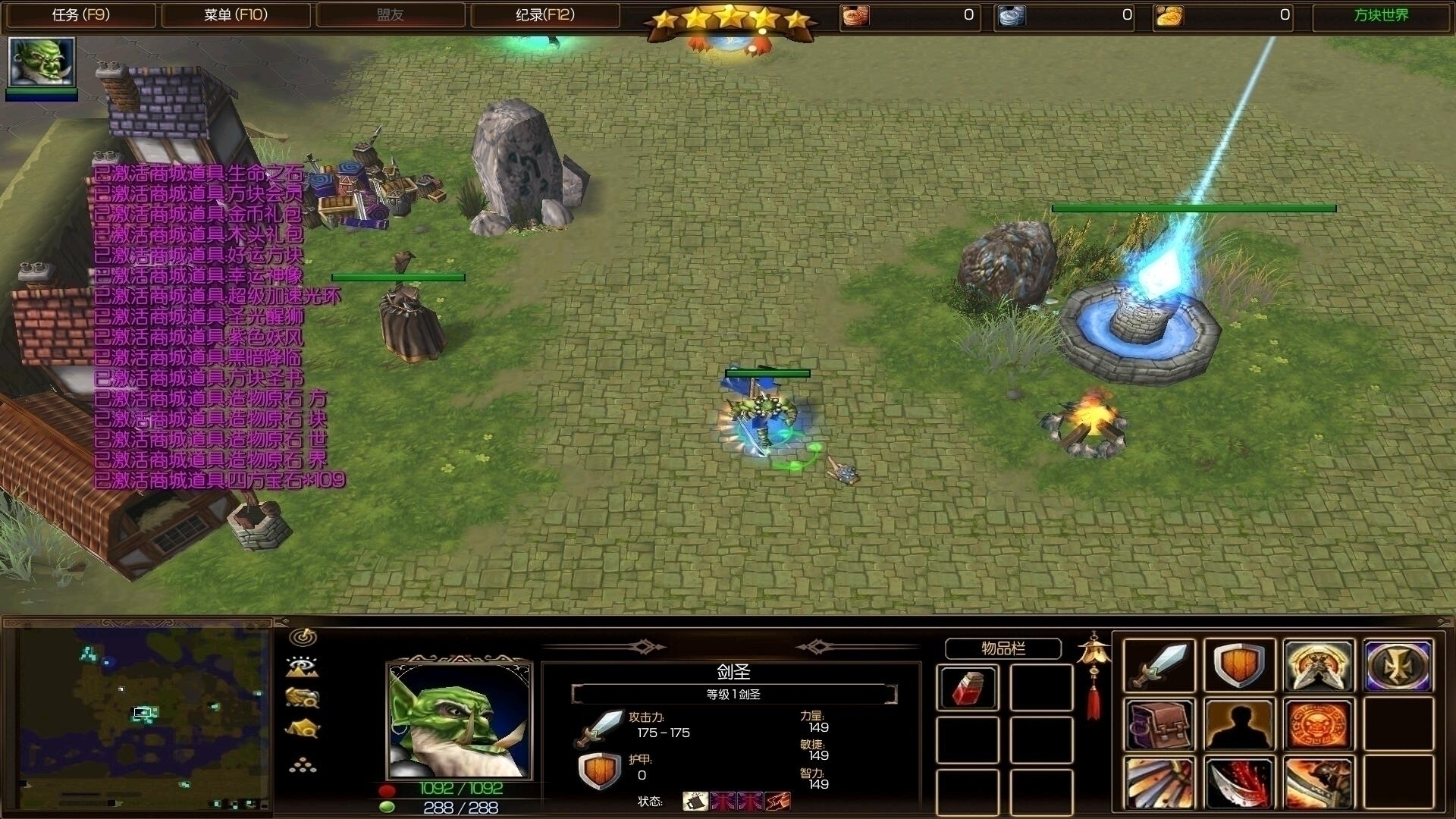This screenshot has height=819, width=1456.
Task: Open the leather backpack icon
Action: [x=1159, y=725]
